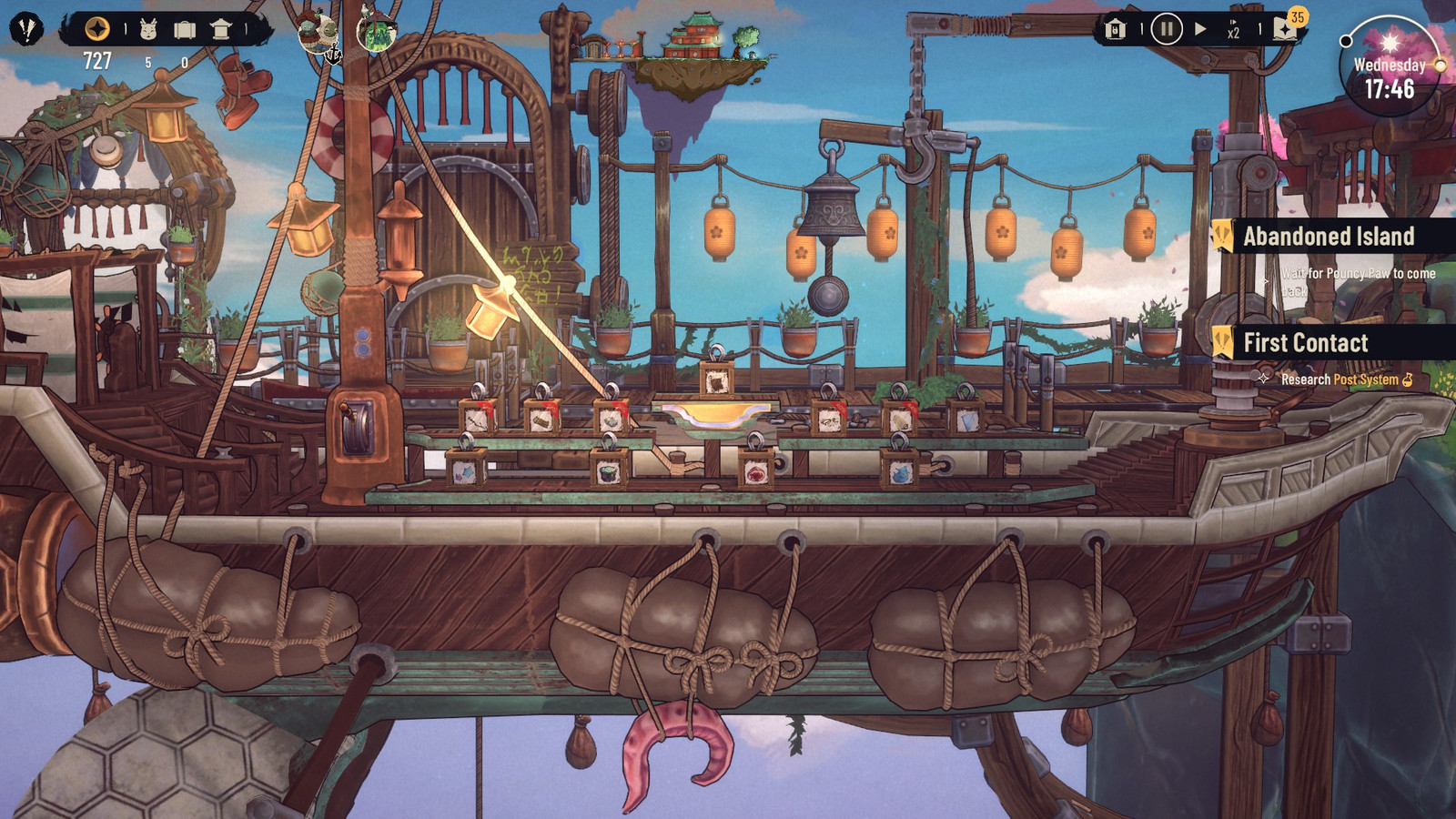The height and width of the screenshot is (819, 1456).
Task: Select the two-characters portrait with anchor badge
Action: point(318,34)
